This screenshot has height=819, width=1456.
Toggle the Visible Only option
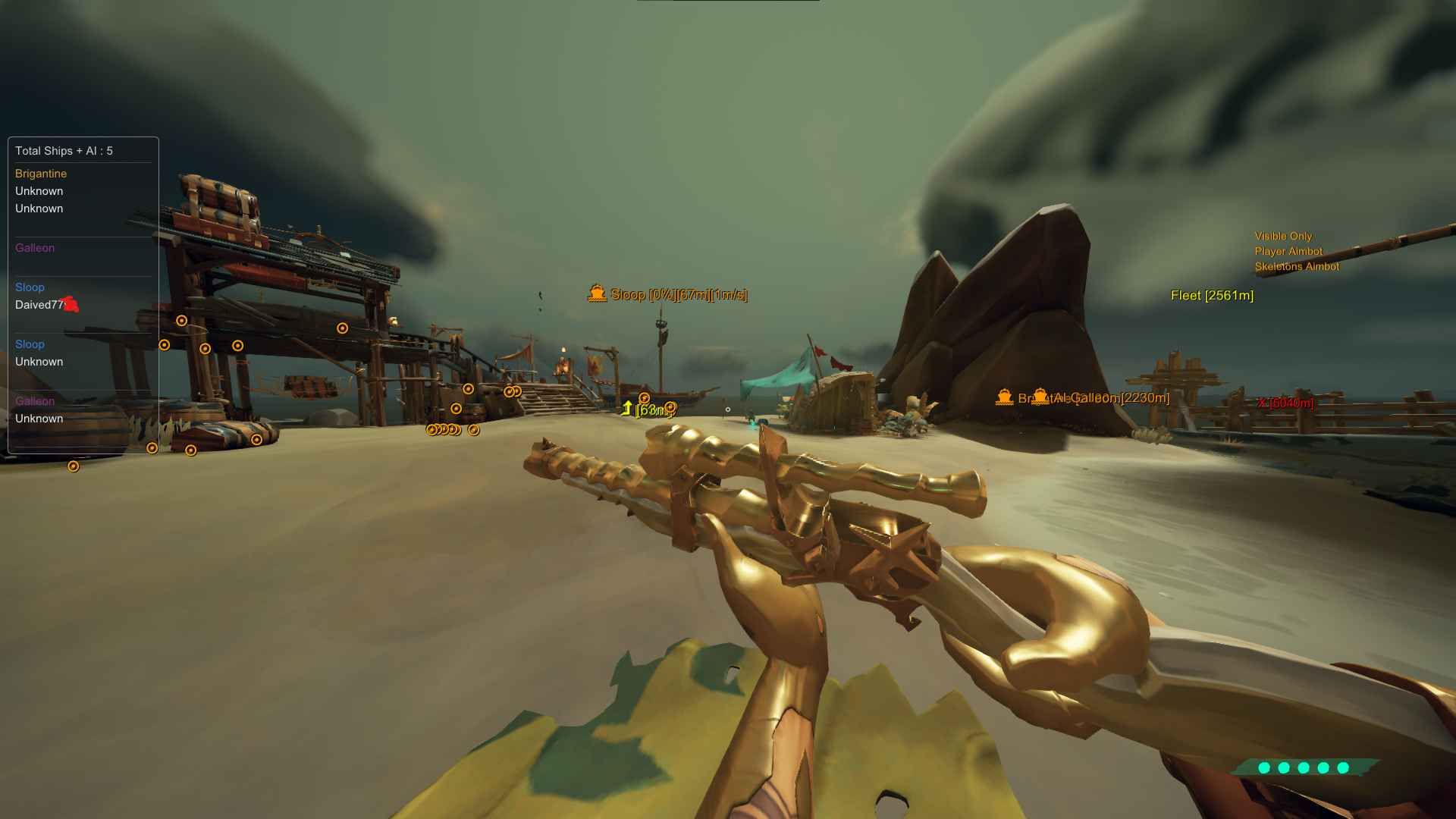[1283, 237]
